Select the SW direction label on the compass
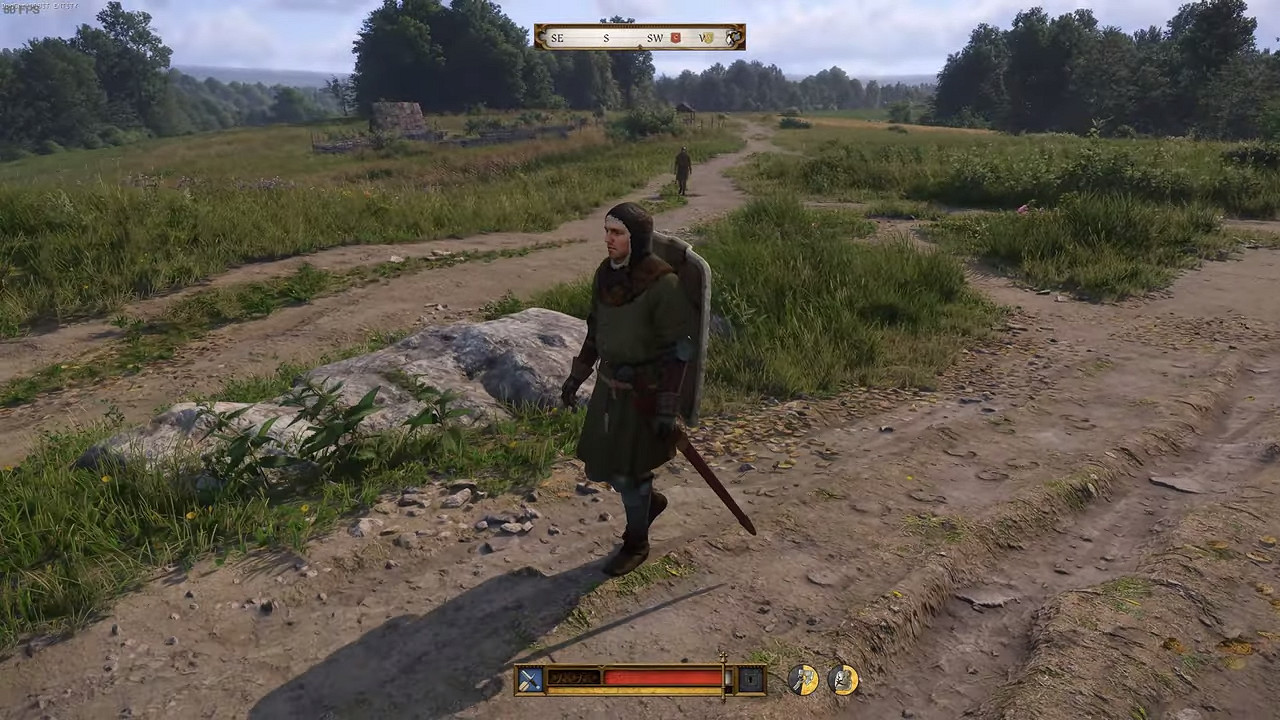Image resolution: width=1280 pixels, height=720 pixels. click(x=655, y=37)
